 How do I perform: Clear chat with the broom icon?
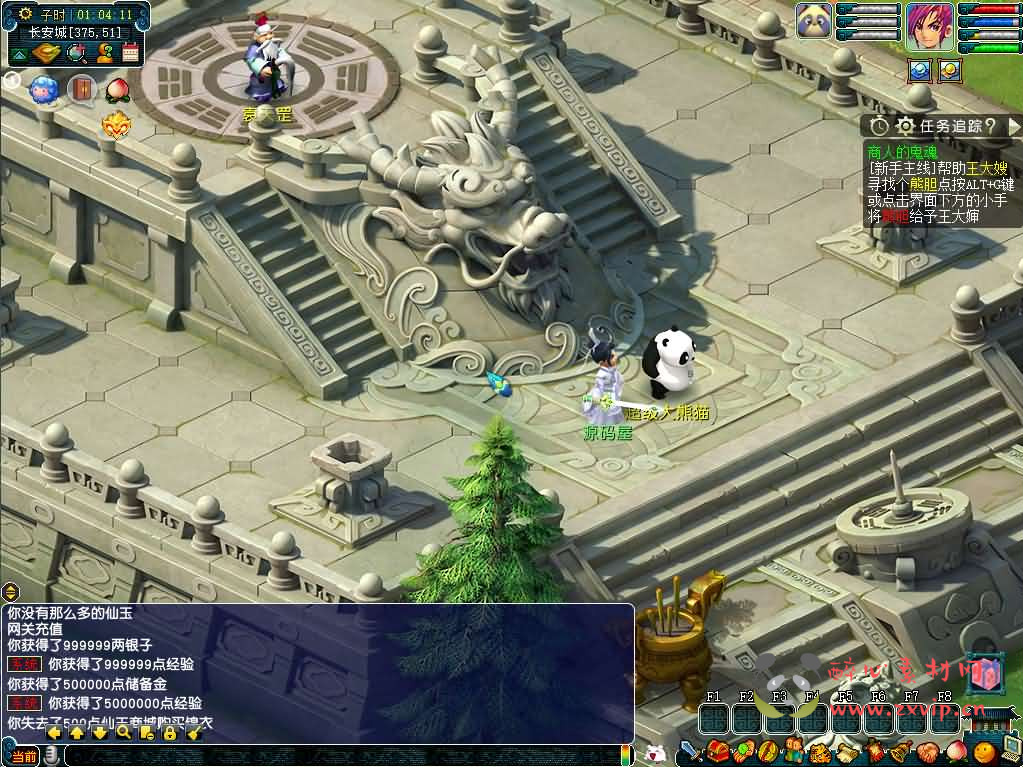point(193,733)
